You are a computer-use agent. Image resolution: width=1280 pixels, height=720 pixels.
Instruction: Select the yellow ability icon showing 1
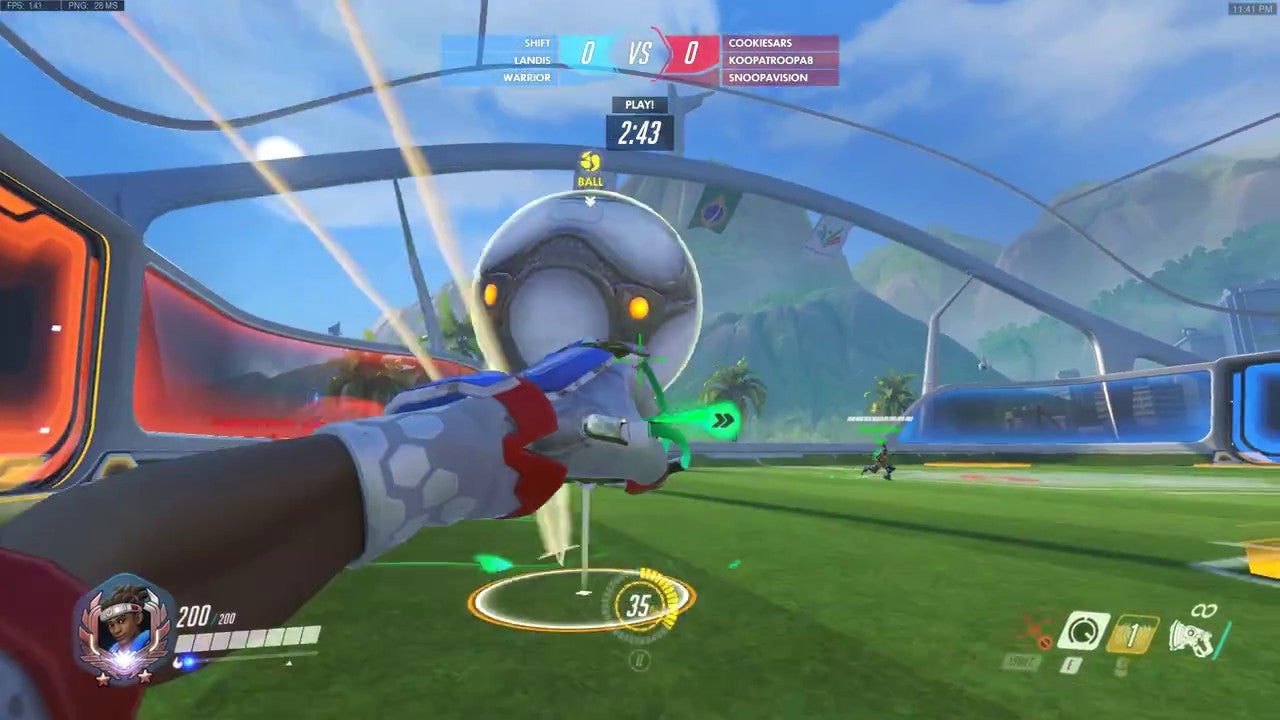coord(1133,634)
